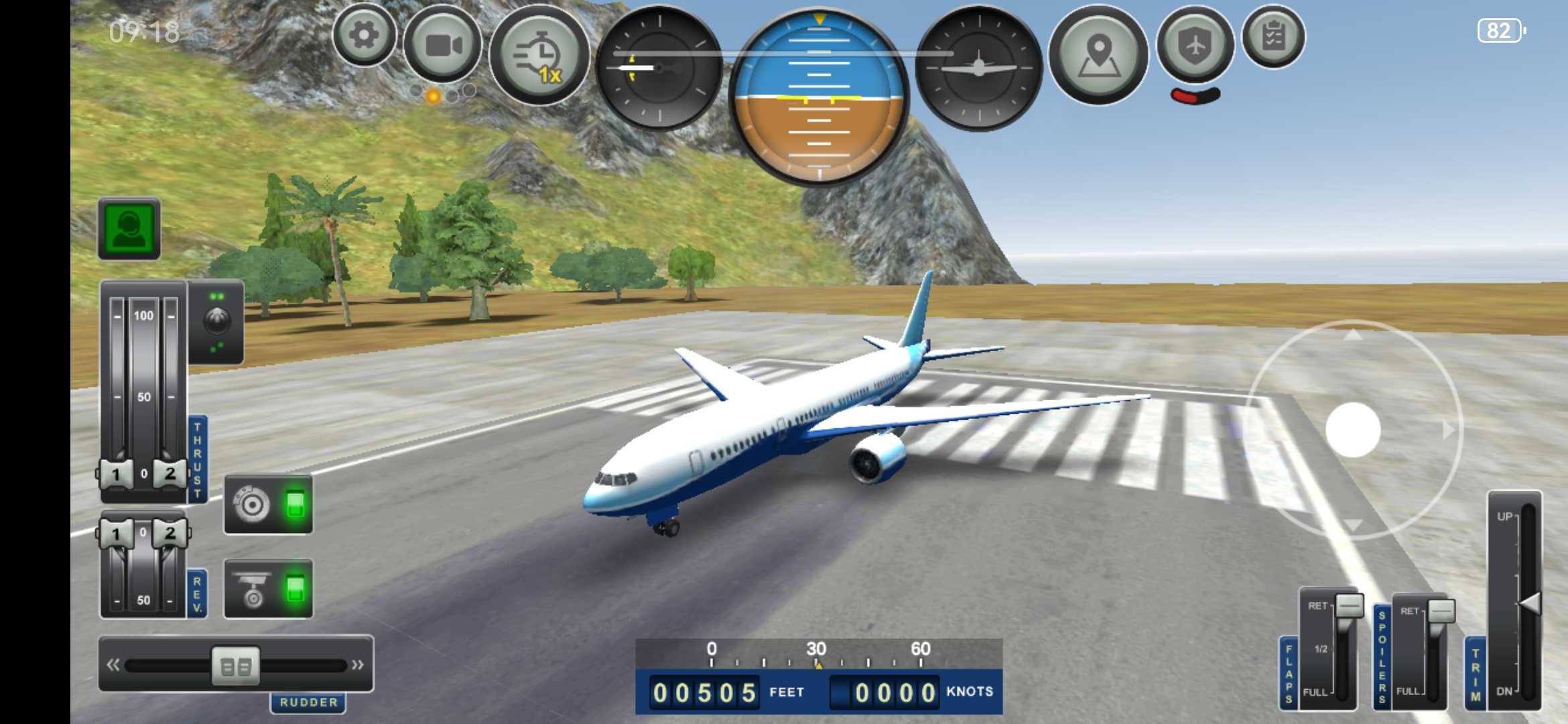Change the 1x time speed
The height and width of the screenshot is (724, 1568).
[x=539, y=55]
